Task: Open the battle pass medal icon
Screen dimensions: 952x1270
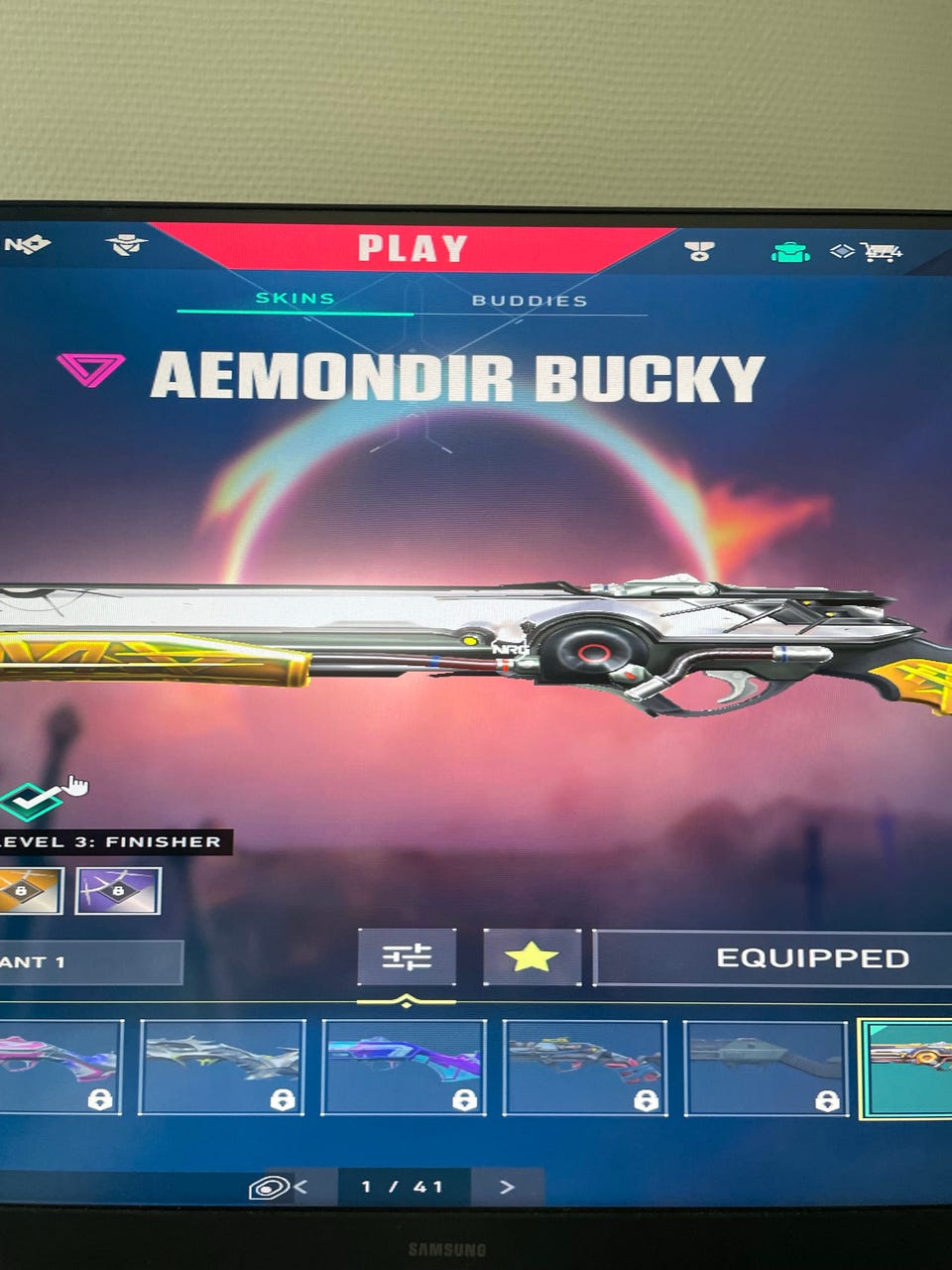Action: 700,250
